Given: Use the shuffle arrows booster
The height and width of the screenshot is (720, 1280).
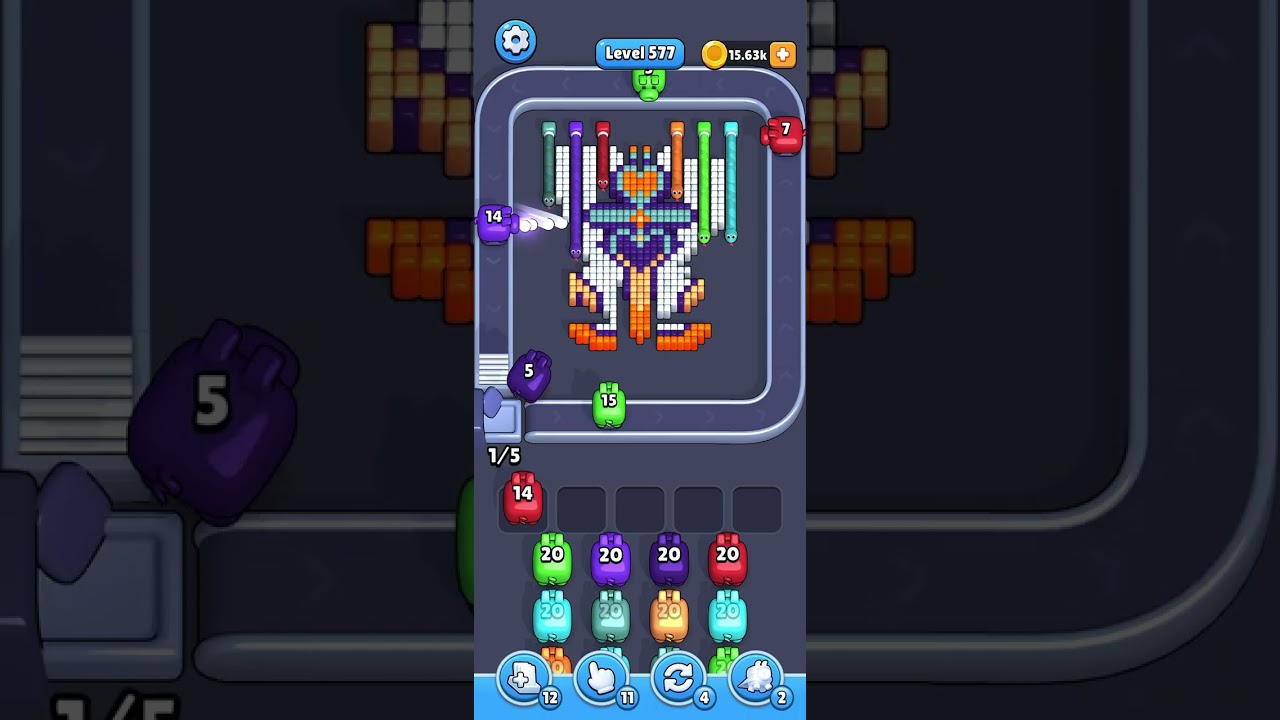Looking at the screenshot, I should point(679,680).
